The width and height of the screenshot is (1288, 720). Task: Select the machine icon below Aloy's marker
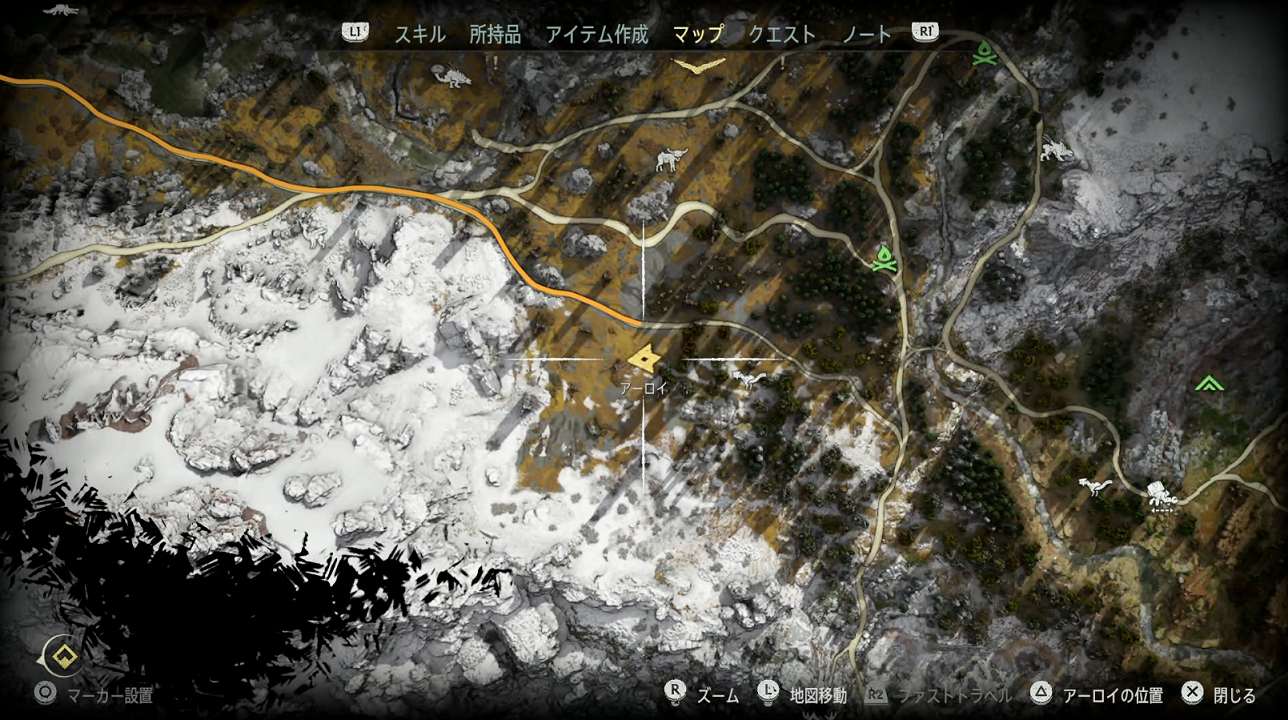(x=750, y=377)
